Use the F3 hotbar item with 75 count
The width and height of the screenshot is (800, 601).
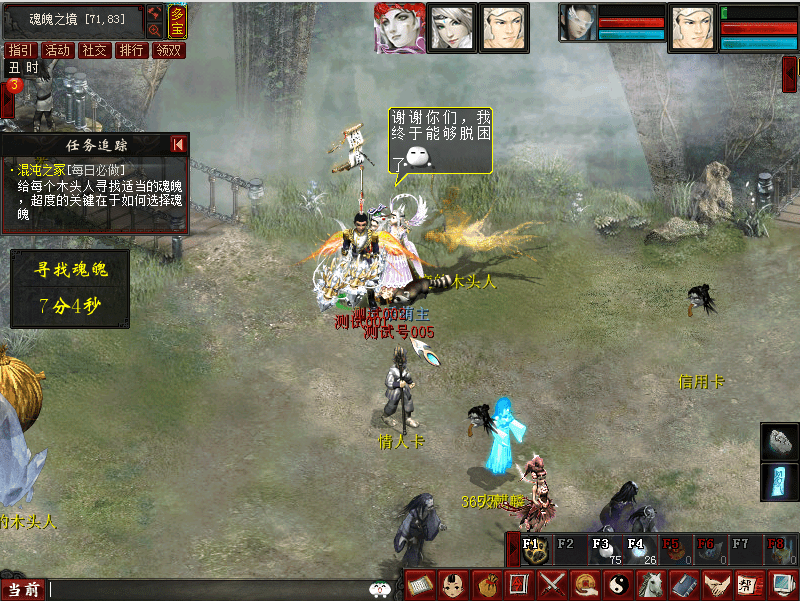pyautogui.click(x=601, y=551)
